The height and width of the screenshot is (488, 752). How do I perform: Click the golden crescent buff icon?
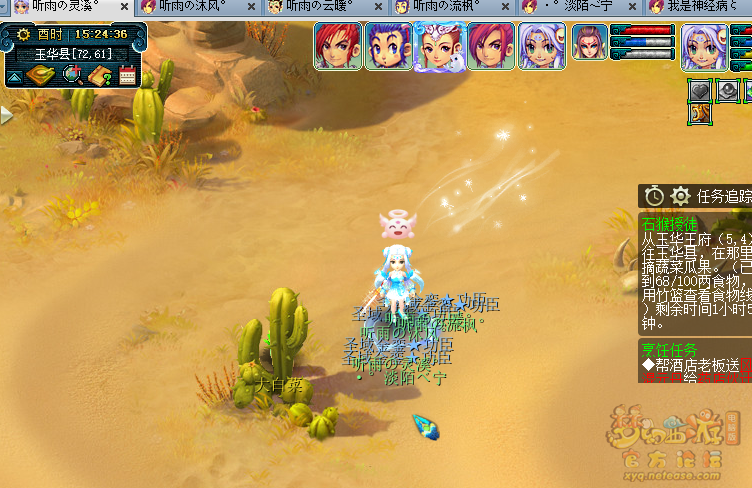701,113
